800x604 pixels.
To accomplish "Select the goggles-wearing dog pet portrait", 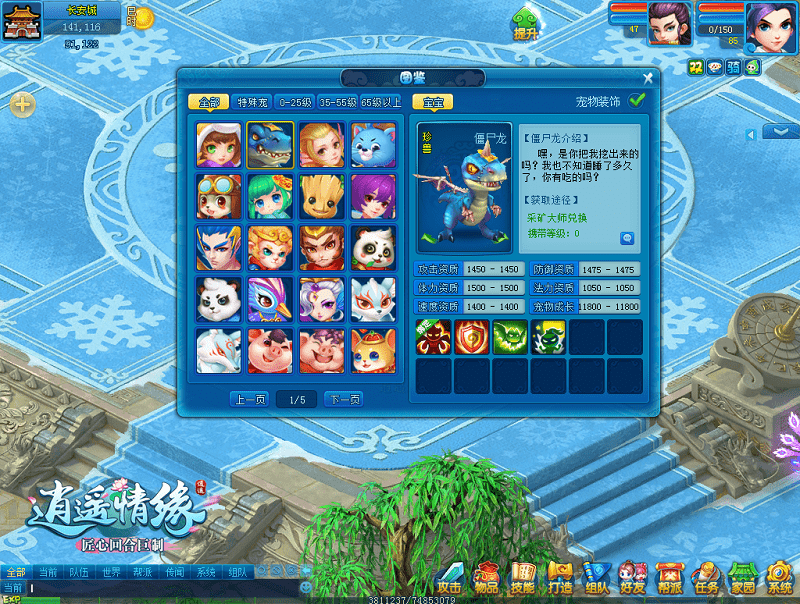I will point(218,196).
